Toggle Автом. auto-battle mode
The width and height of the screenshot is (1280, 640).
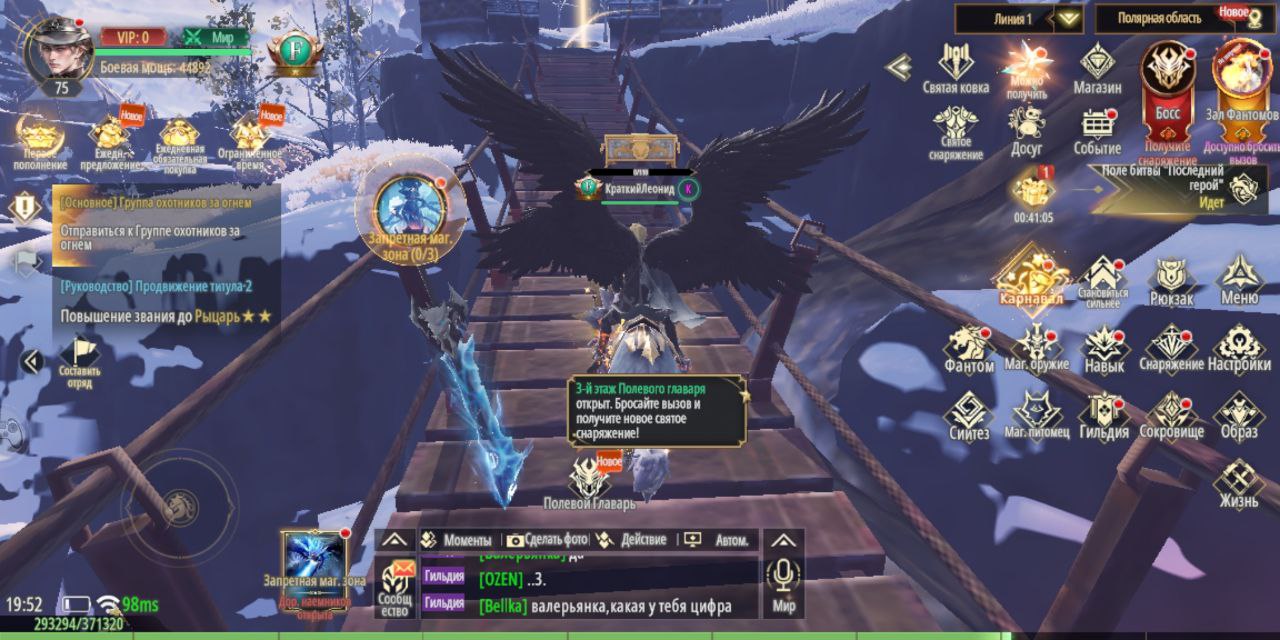click(x=720, y=540)
